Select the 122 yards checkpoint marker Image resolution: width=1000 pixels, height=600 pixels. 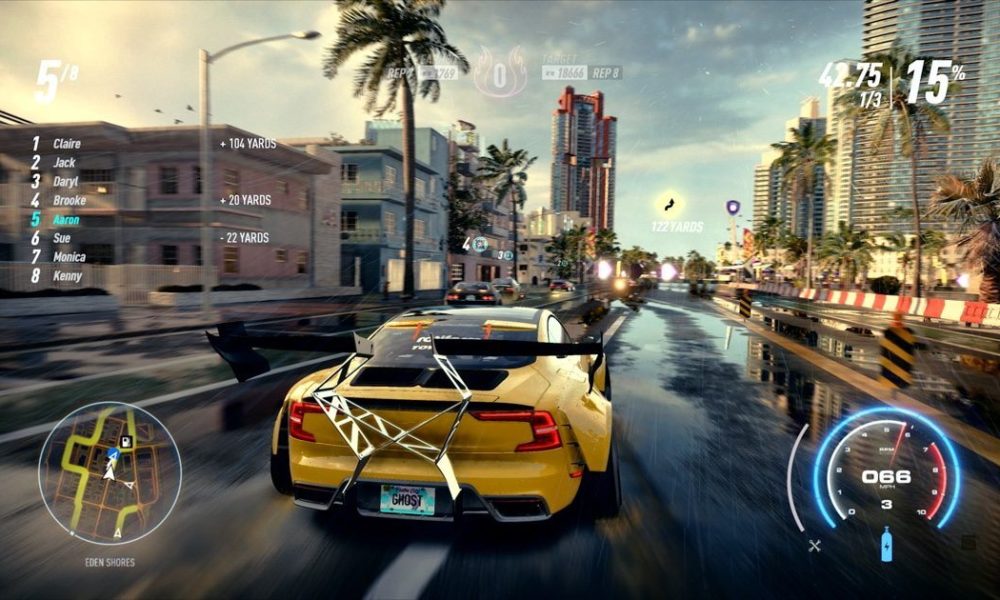[x=669, y=205]
